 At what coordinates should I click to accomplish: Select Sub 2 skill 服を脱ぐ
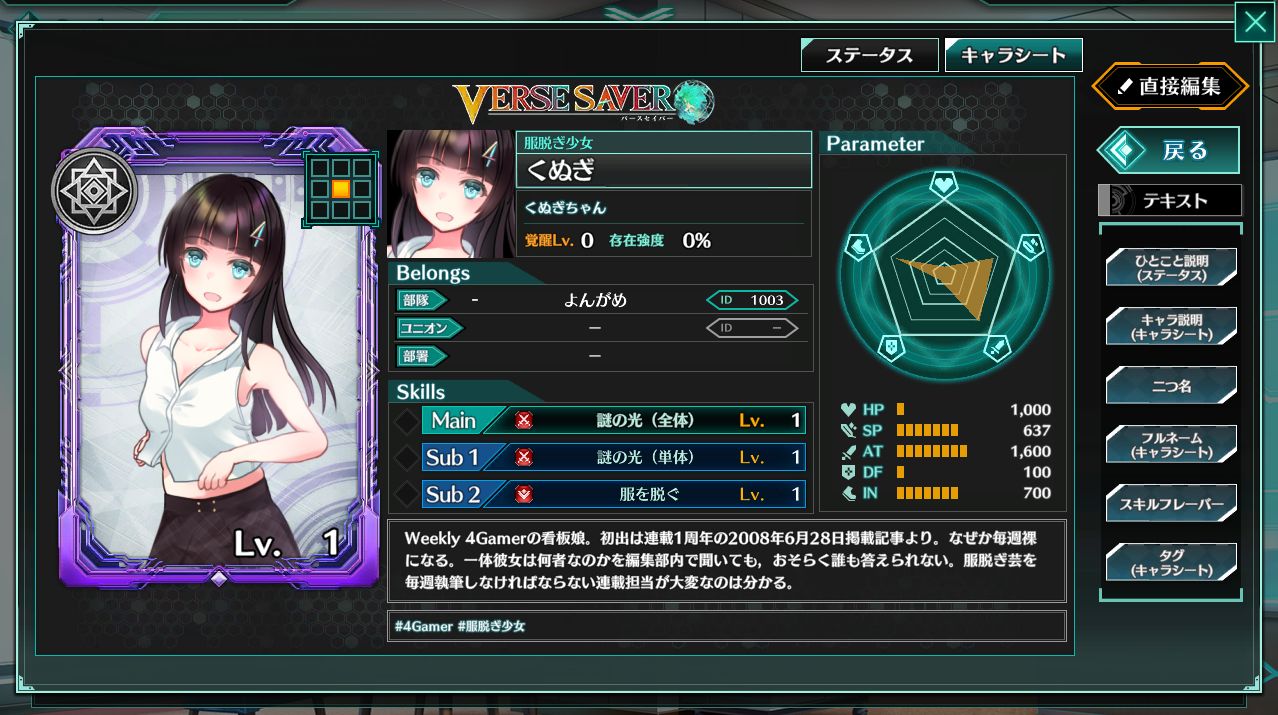tap(613, 494)
